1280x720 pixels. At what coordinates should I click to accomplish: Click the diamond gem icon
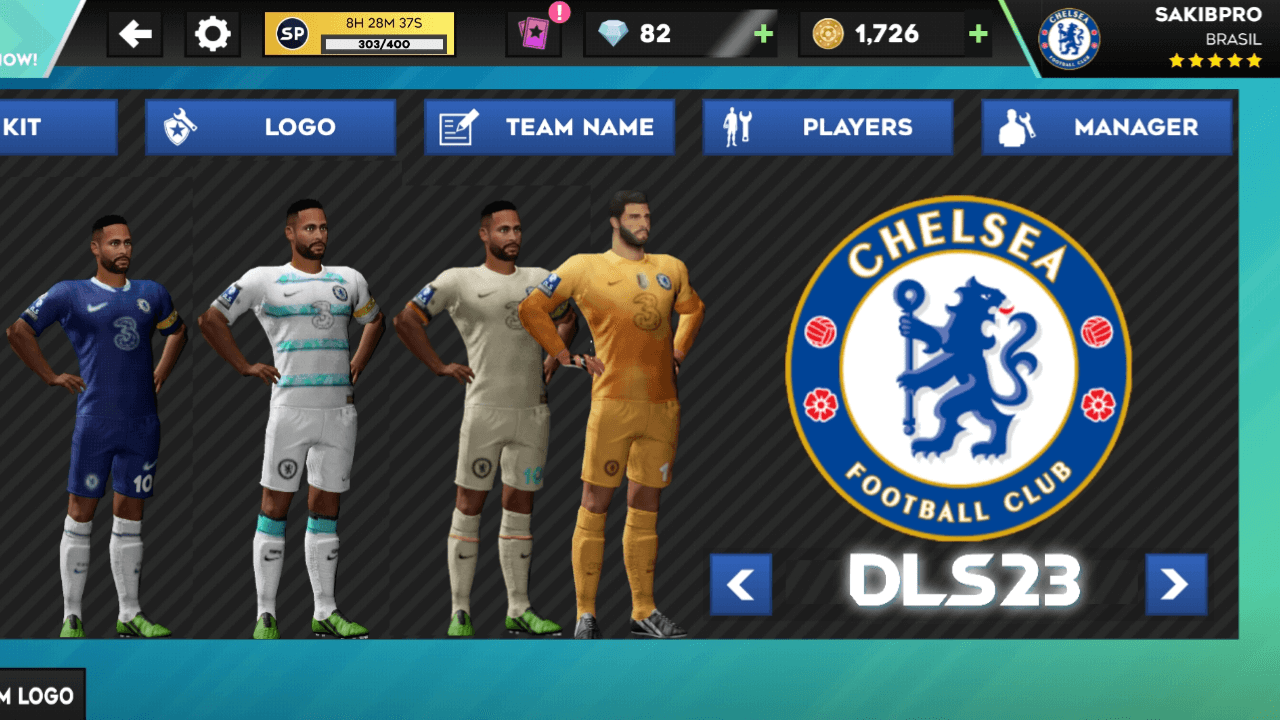click(x=612, y=33)
